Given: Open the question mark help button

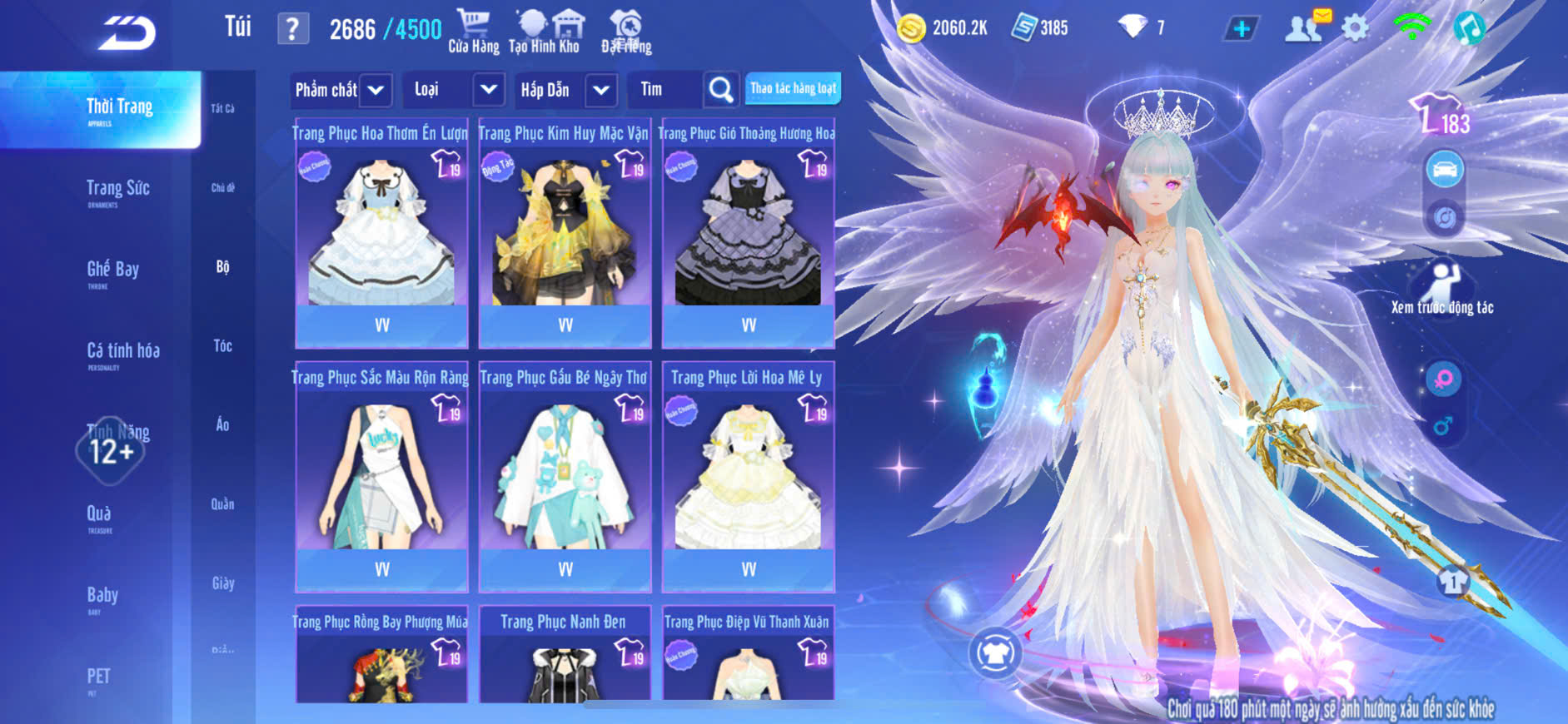Looking at the screenshot, I should click(292, 29).
